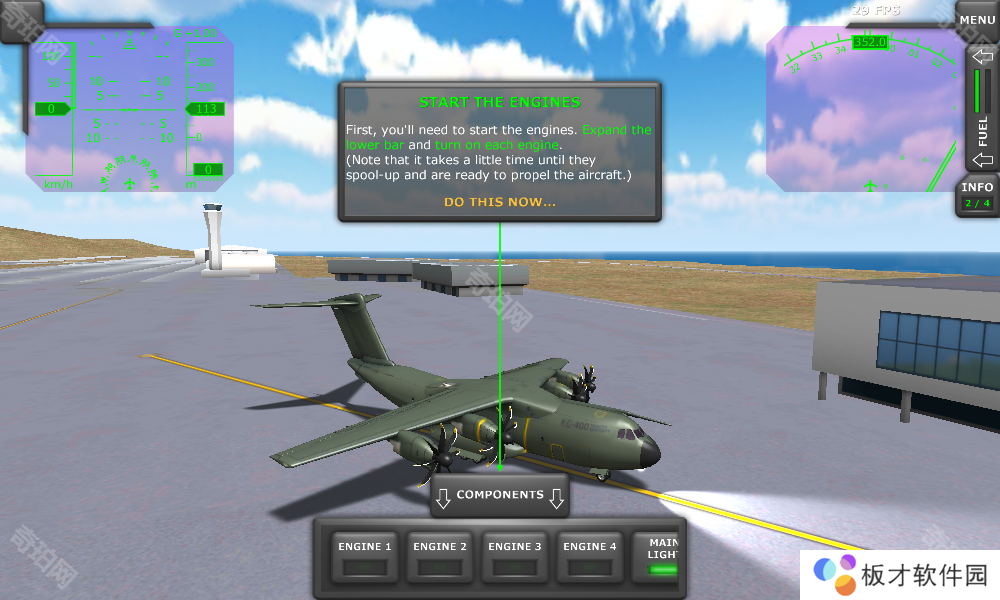Toggle the Engine 1 switch
Screen dimensions: 1000x600
(x=365, y=556)
